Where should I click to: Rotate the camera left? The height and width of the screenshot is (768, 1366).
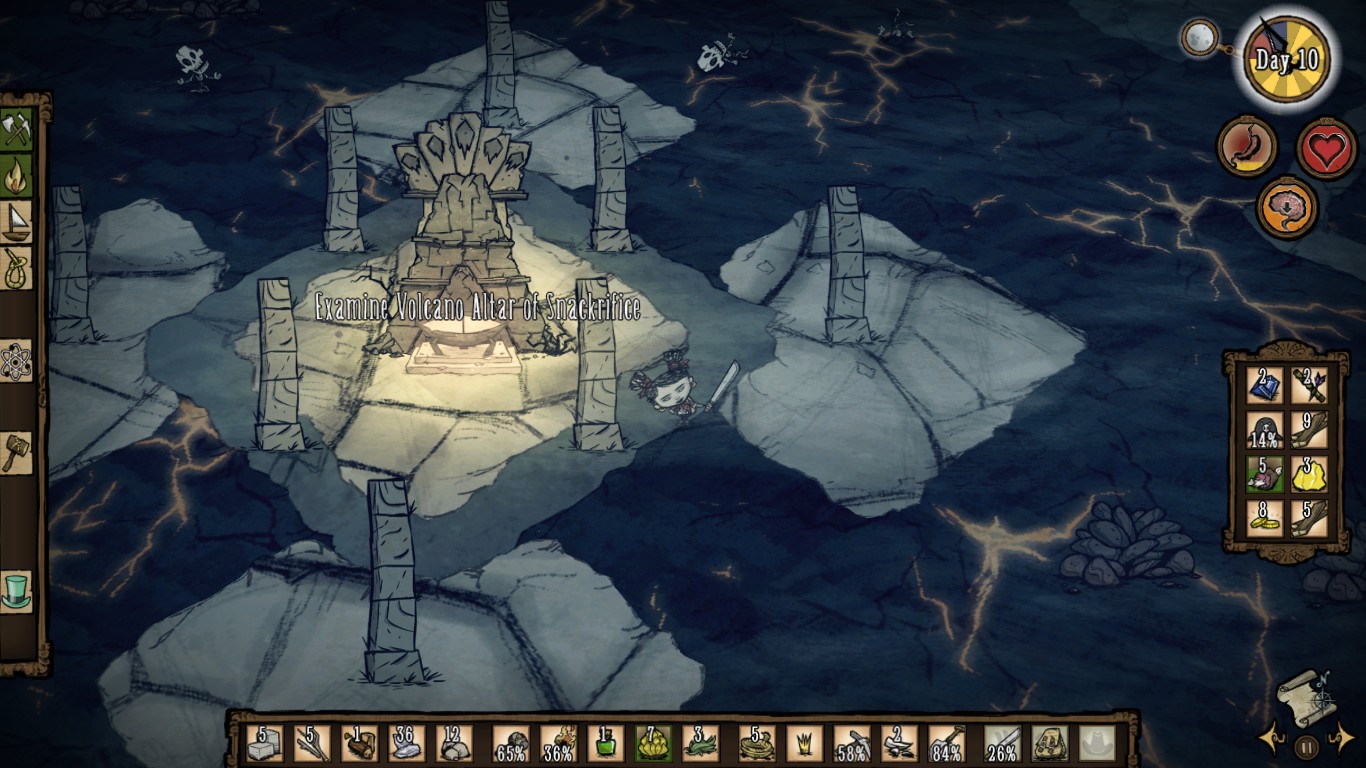[x=1272, y=739]
